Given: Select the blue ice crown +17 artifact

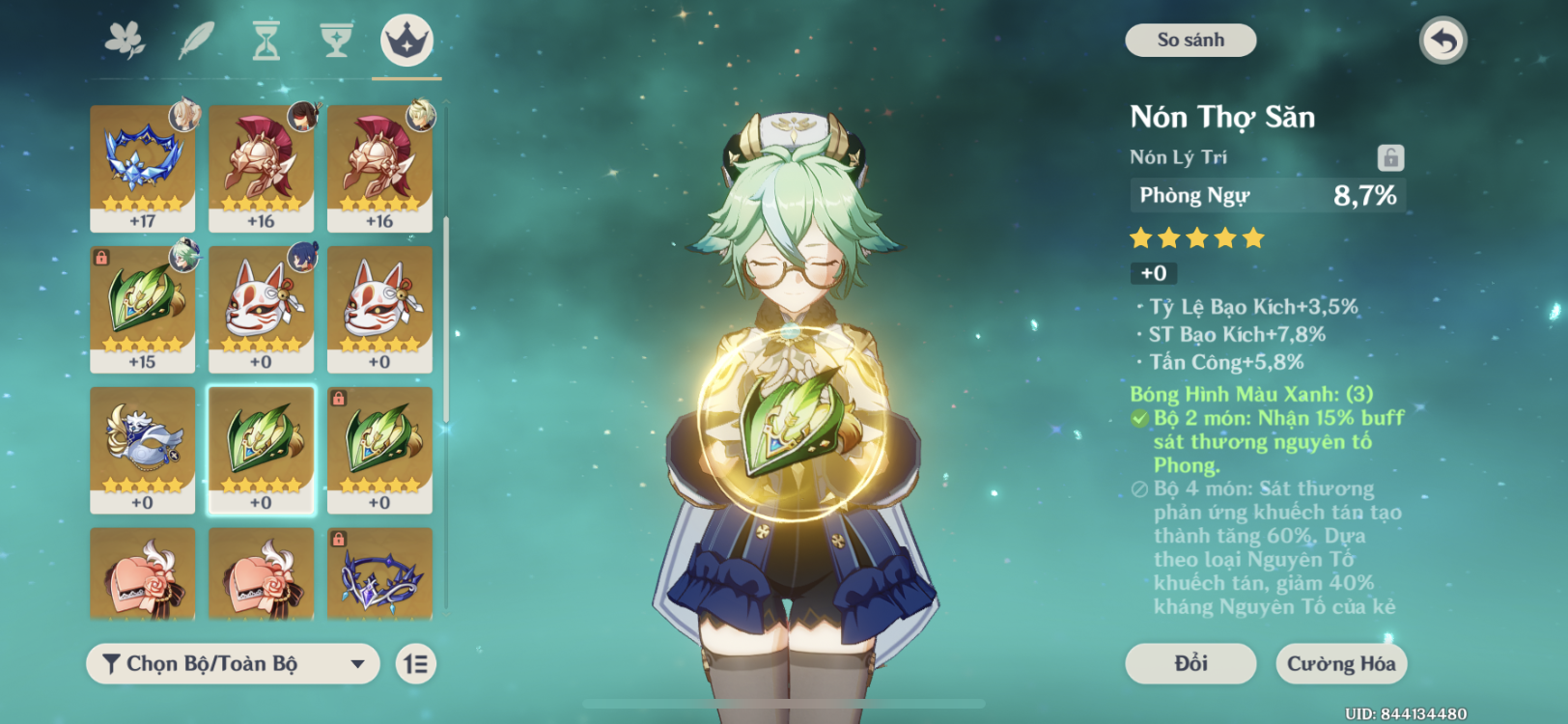Looking at the screenshot, I should [143, 168].
